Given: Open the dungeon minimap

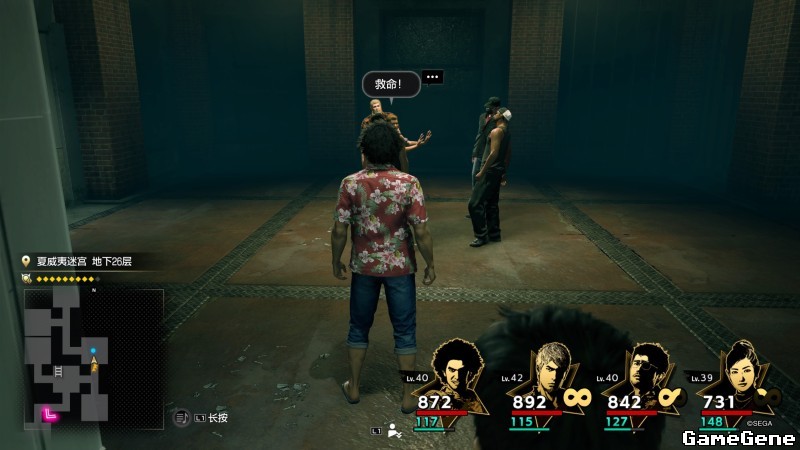Looking at the screenshot, I should pos(94,357).
